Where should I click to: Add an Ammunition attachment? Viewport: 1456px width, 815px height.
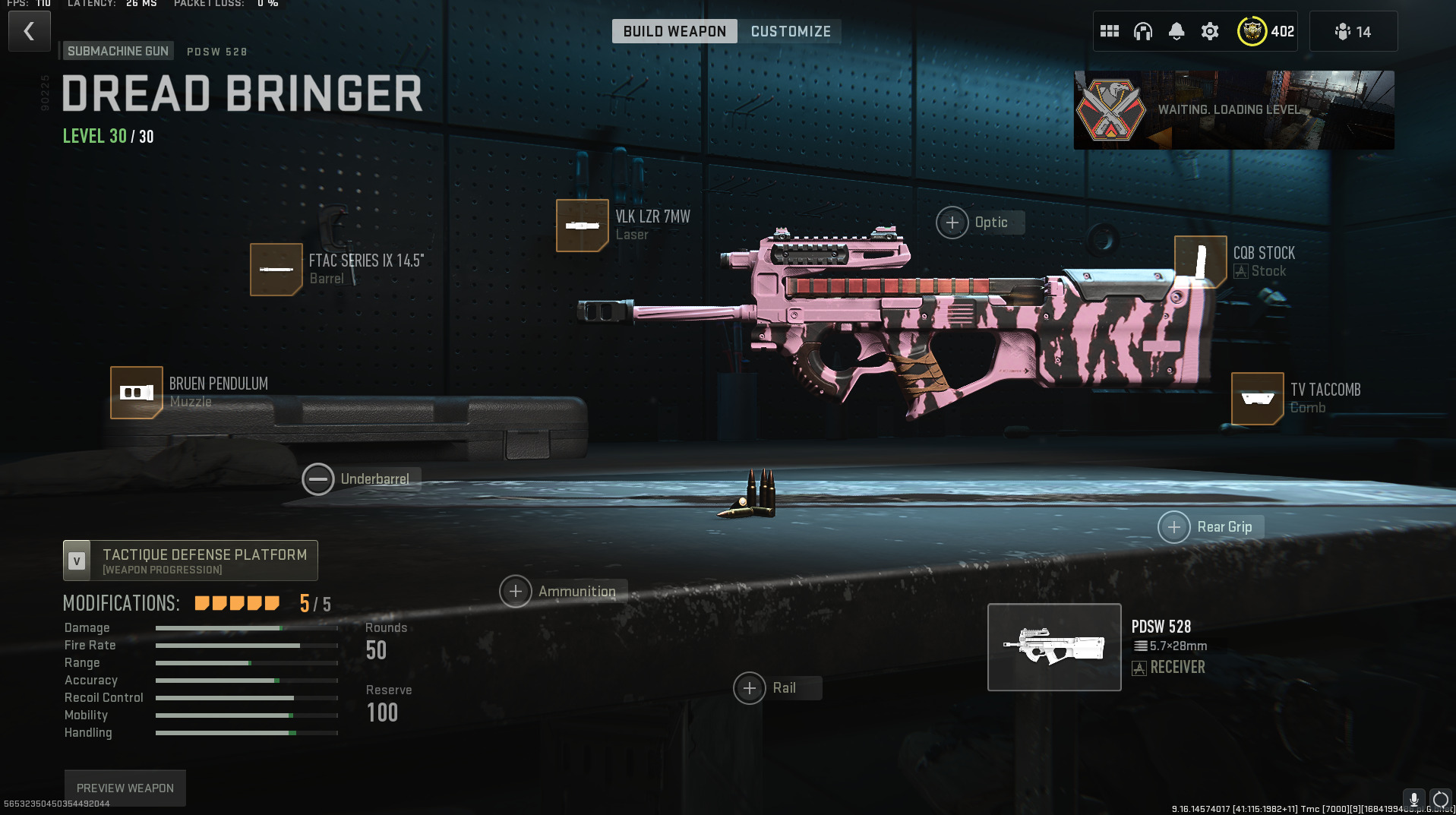coord(516,592)
